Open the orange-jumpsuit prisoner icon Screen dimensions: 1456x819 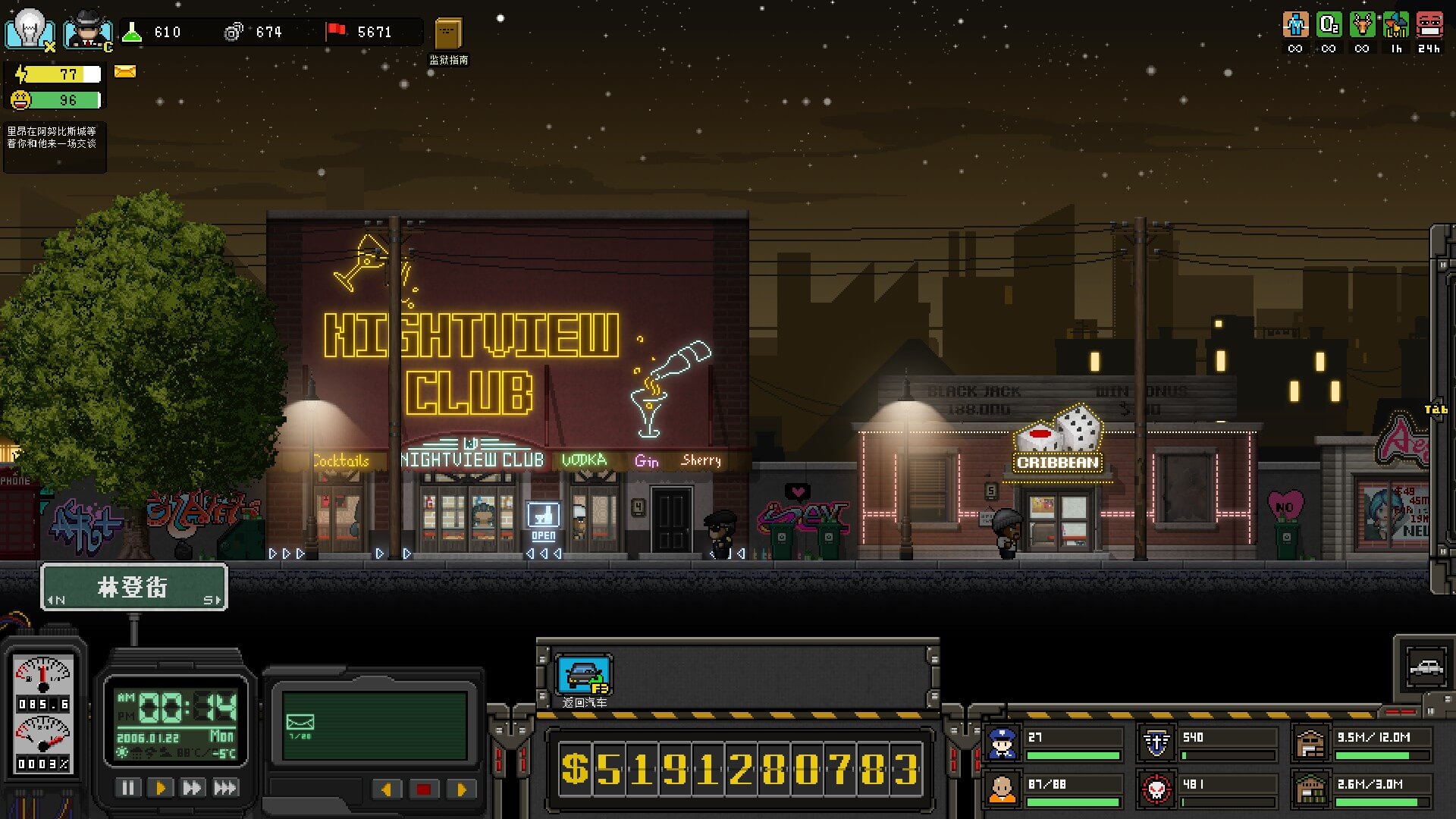(1002, 790)
